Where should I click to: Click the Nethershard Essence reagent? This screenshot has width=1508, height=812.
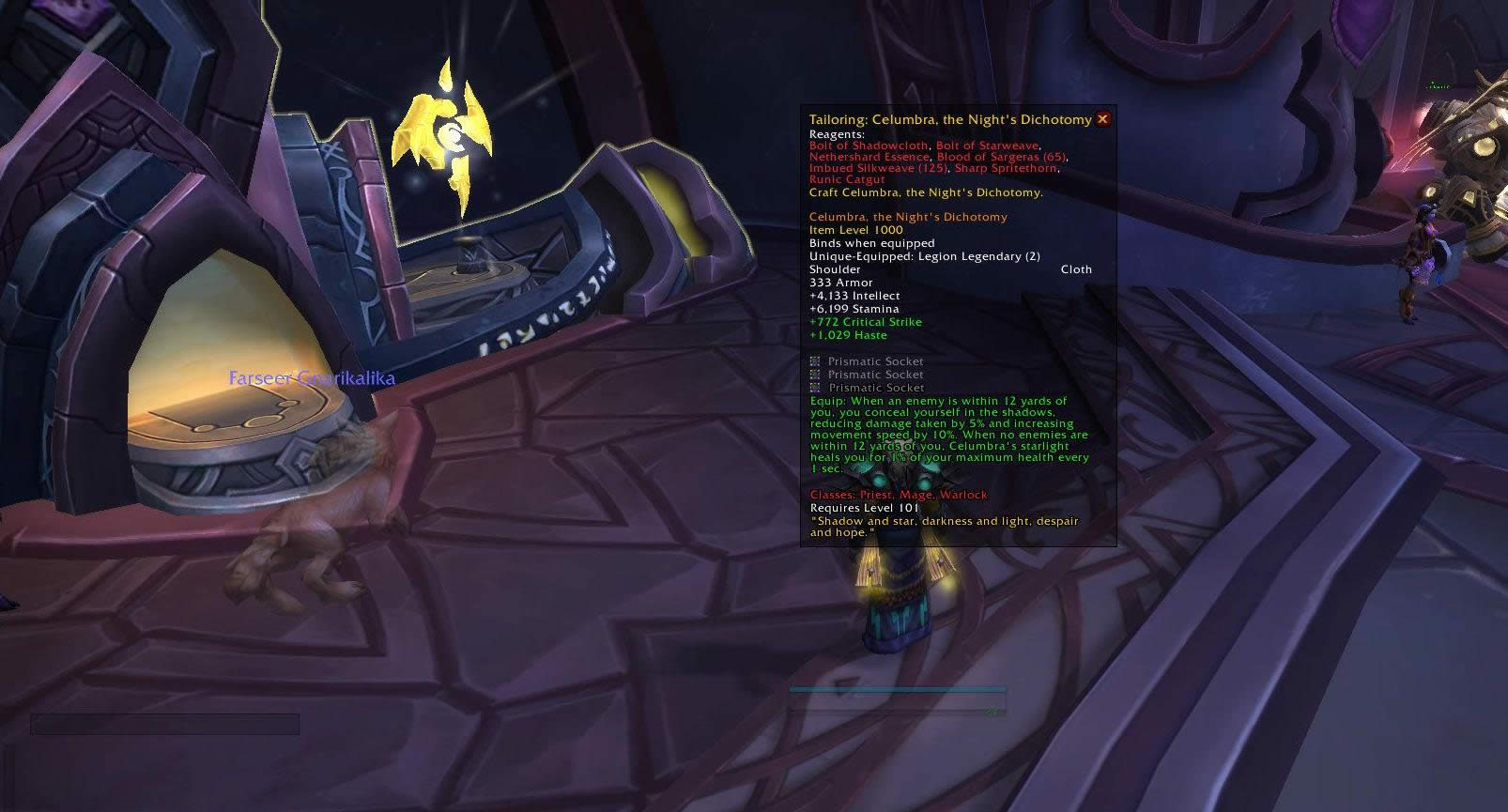(x=868, y=157)
